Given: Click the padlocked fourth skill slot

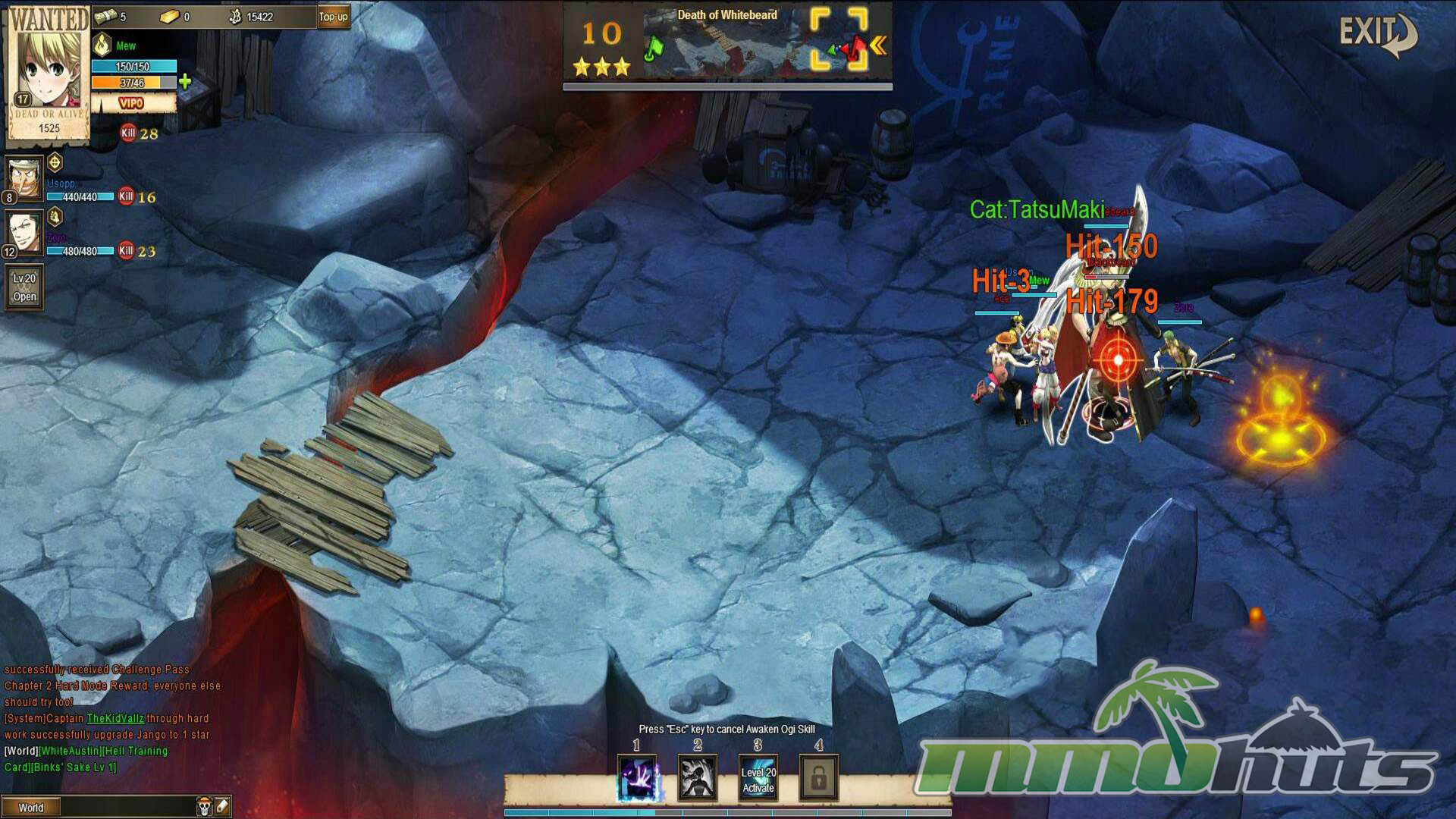Looking at the screenshot, I should [818, 778].
